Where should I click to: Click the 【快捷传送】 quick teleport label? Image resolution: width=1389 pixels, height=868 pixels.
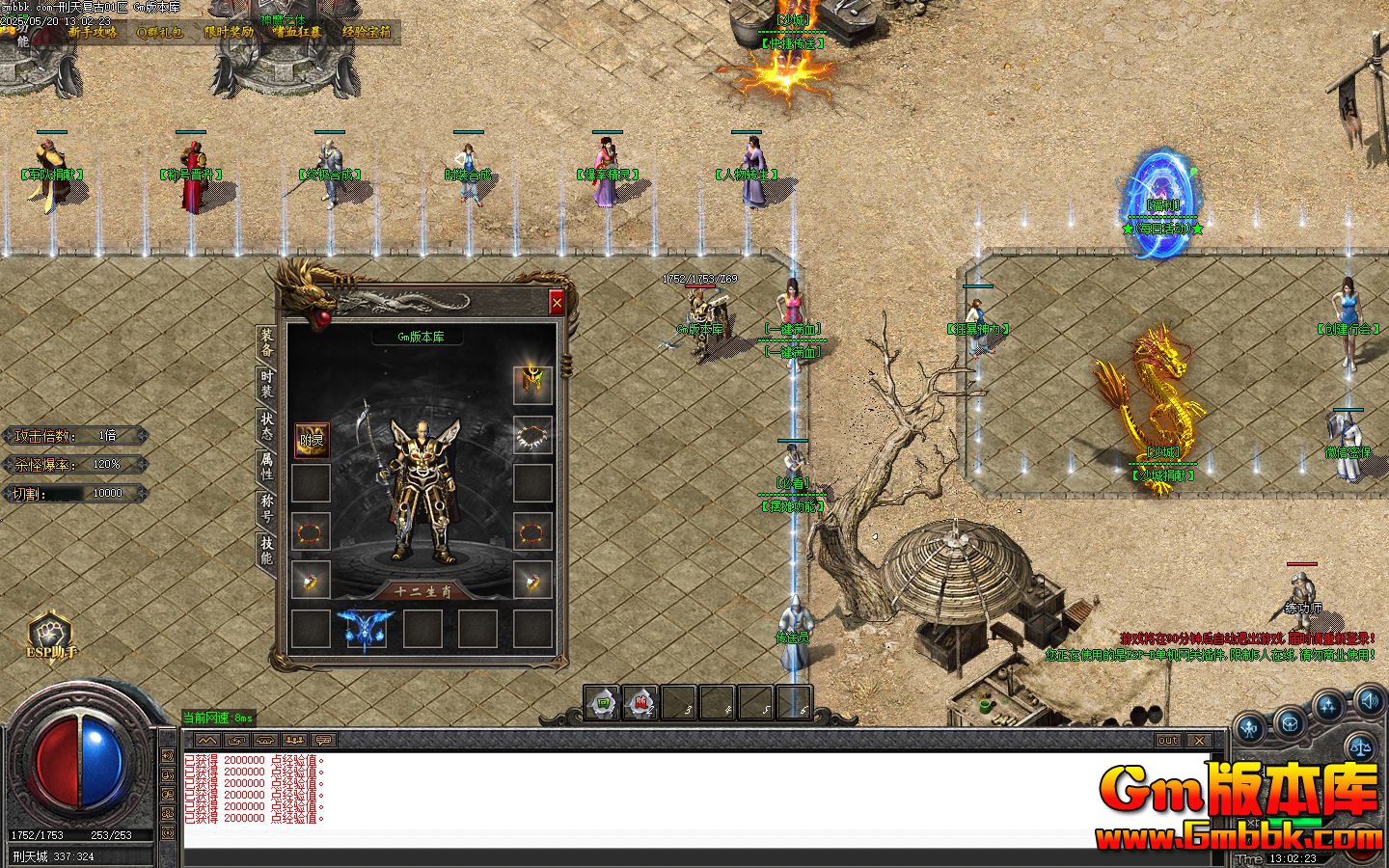(794, 41)
